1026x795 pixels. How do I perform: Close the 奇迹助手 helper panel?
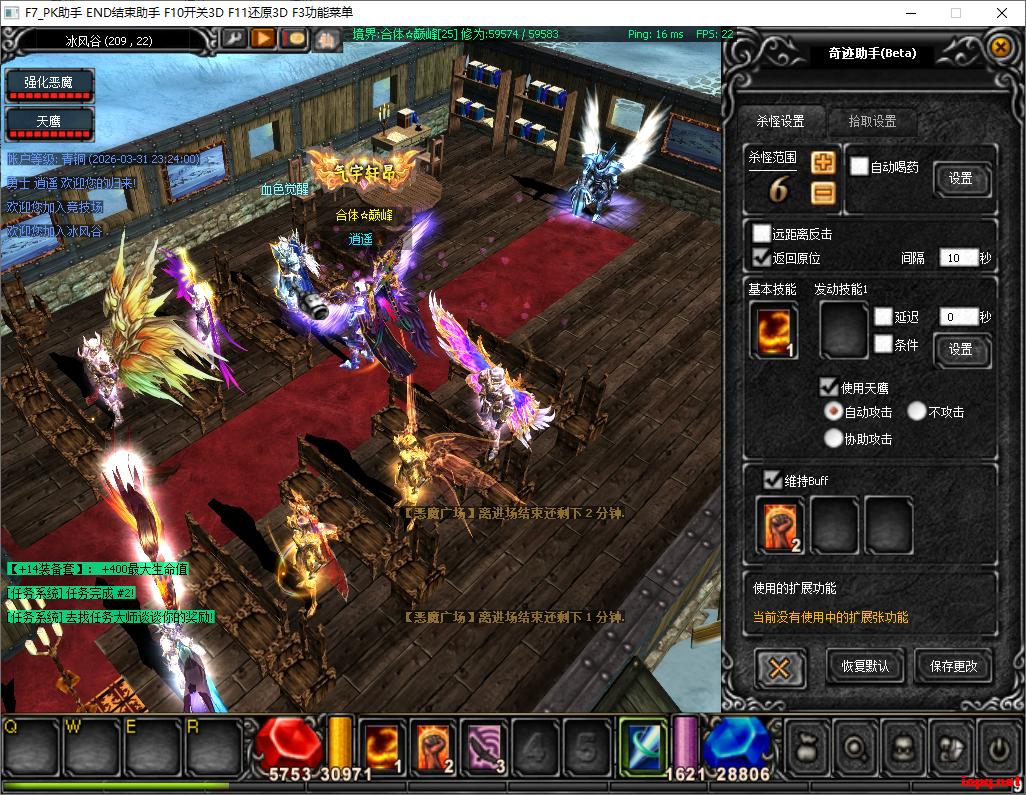point(999,46)
